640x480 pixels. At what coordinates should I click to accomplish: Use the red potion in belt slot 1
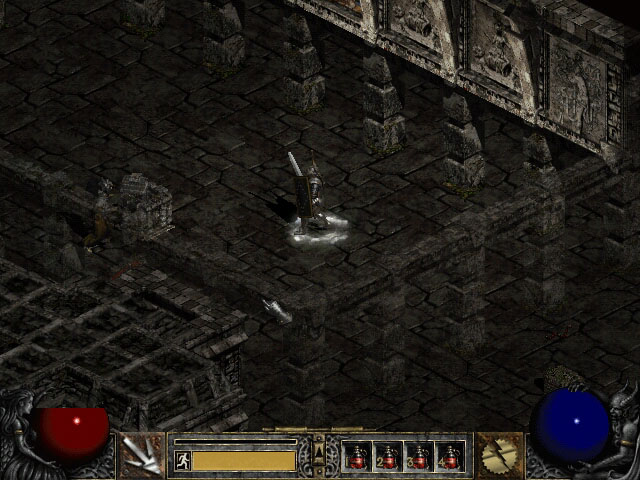click(357, 457)
